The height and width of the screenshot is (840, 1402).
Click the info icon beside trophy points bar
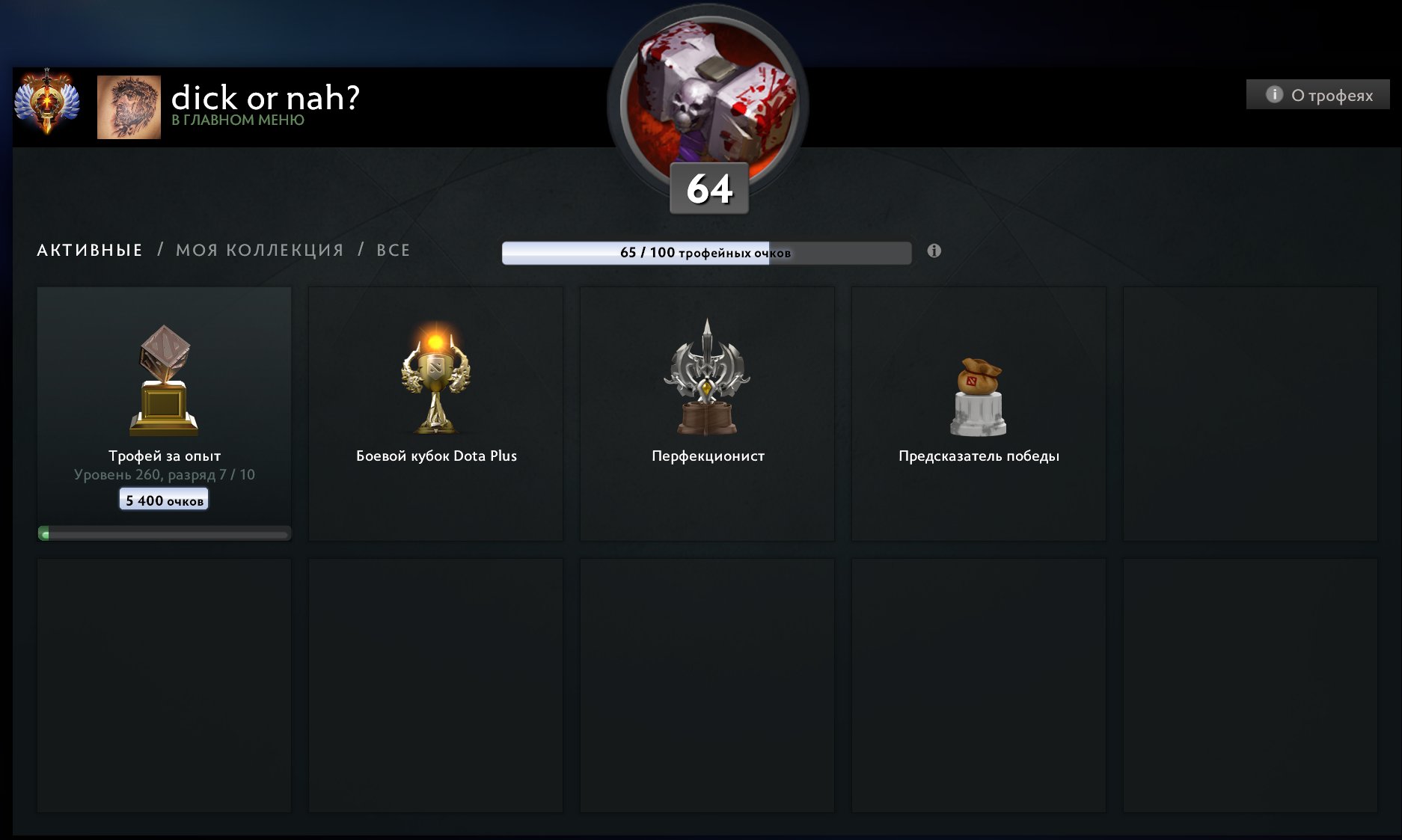934,251
